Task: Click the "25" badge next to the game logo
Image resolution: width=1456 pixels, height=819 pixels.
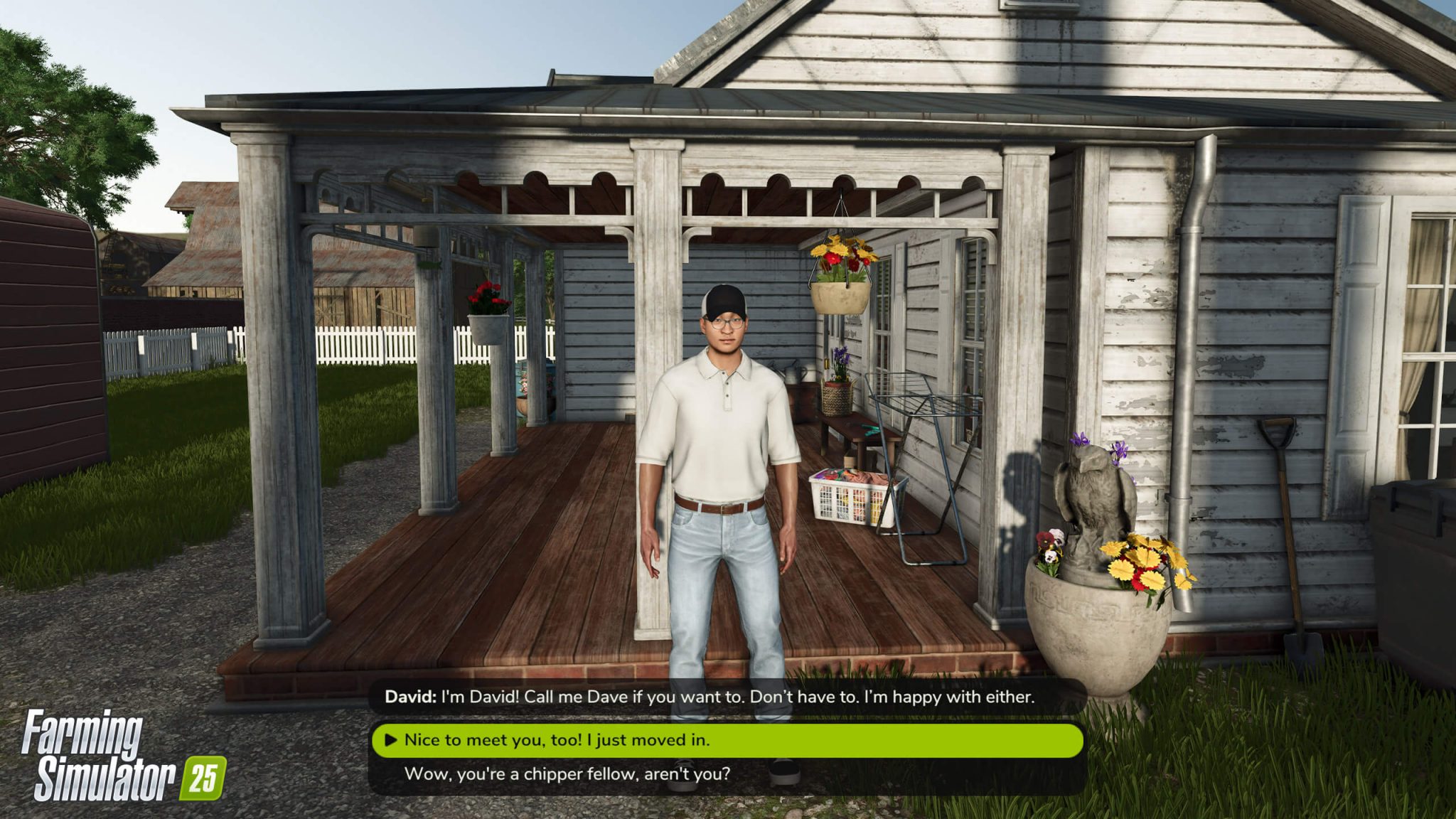Action: (x=206, y=776)
